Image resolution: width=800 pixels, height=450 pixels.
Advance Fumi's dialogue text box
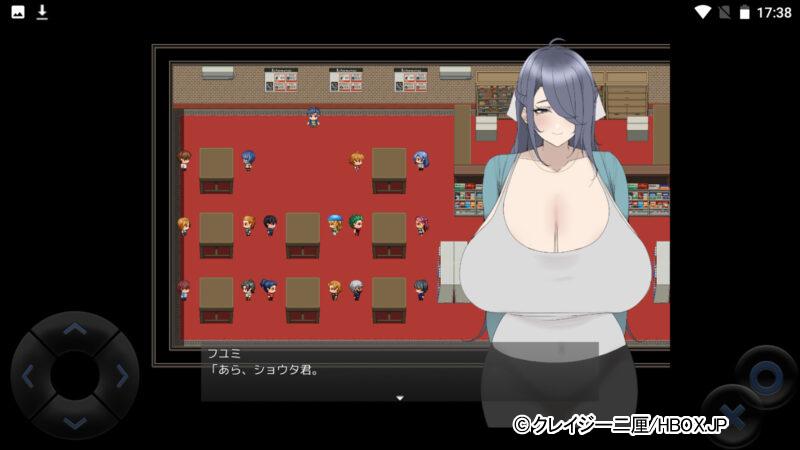[340, 372]
